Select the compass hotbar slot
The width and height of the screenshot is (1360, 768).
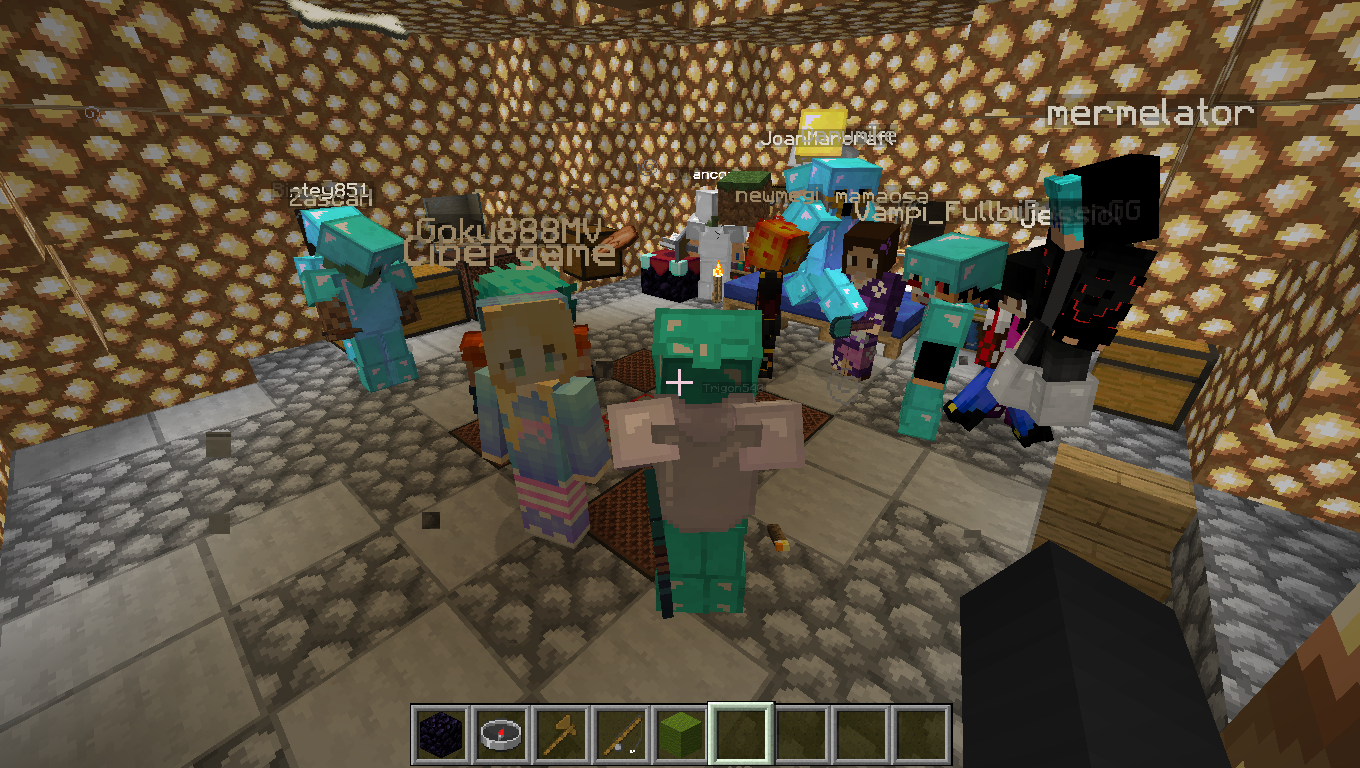click(500, 735)
